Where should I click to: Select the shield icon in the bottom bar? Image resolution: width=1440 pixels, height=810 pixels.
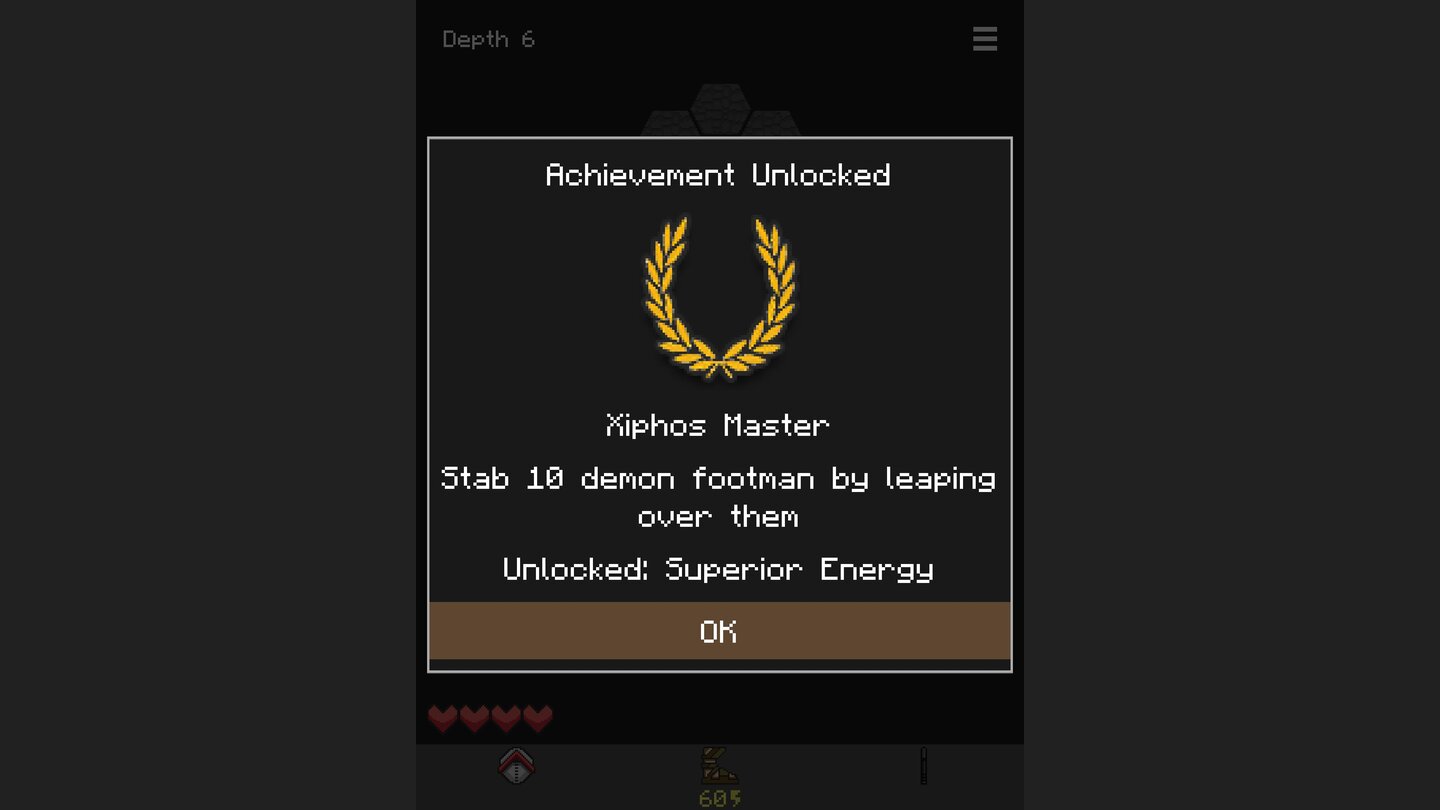517,766
